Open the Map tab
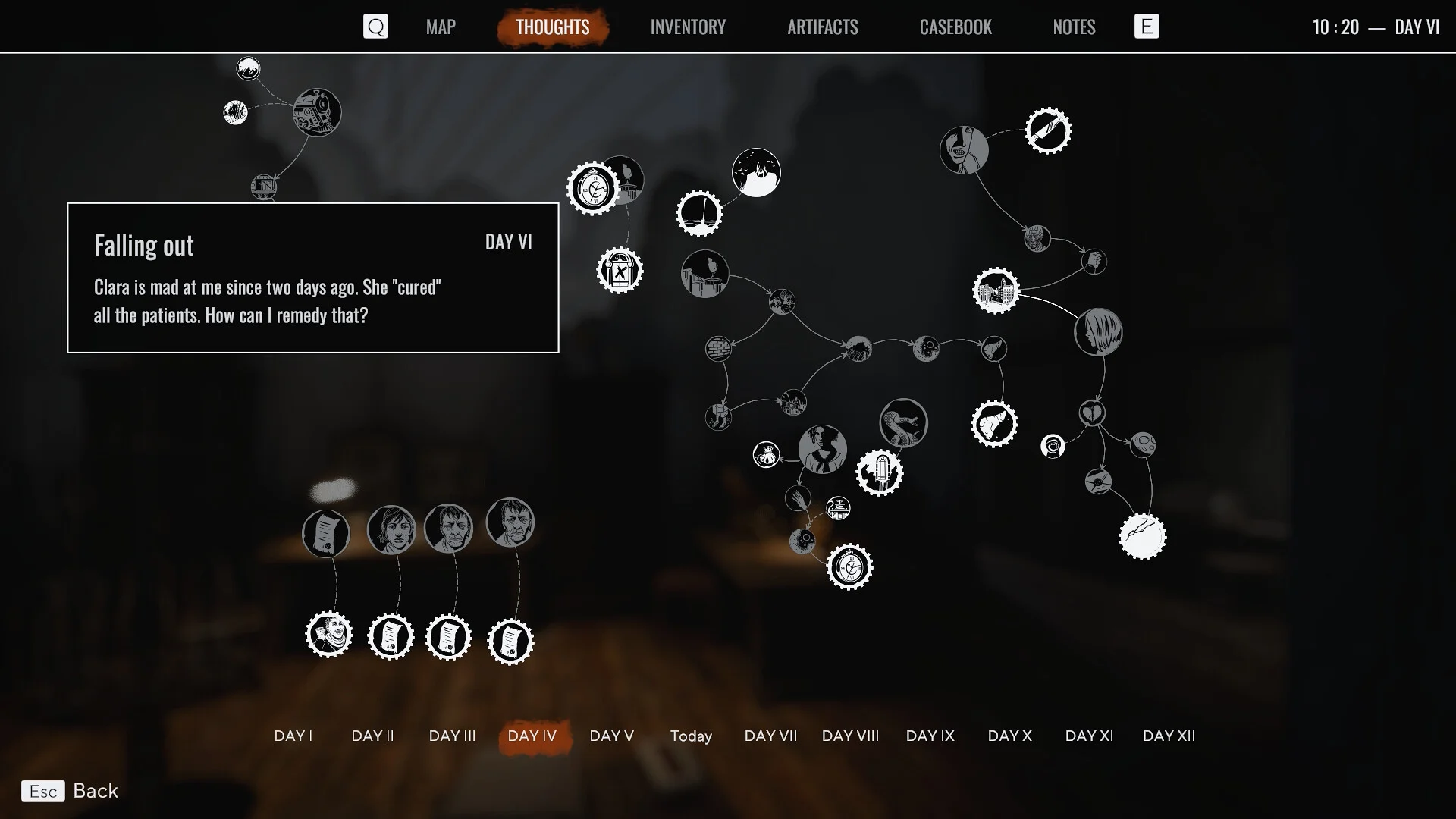 coord(441,27)
